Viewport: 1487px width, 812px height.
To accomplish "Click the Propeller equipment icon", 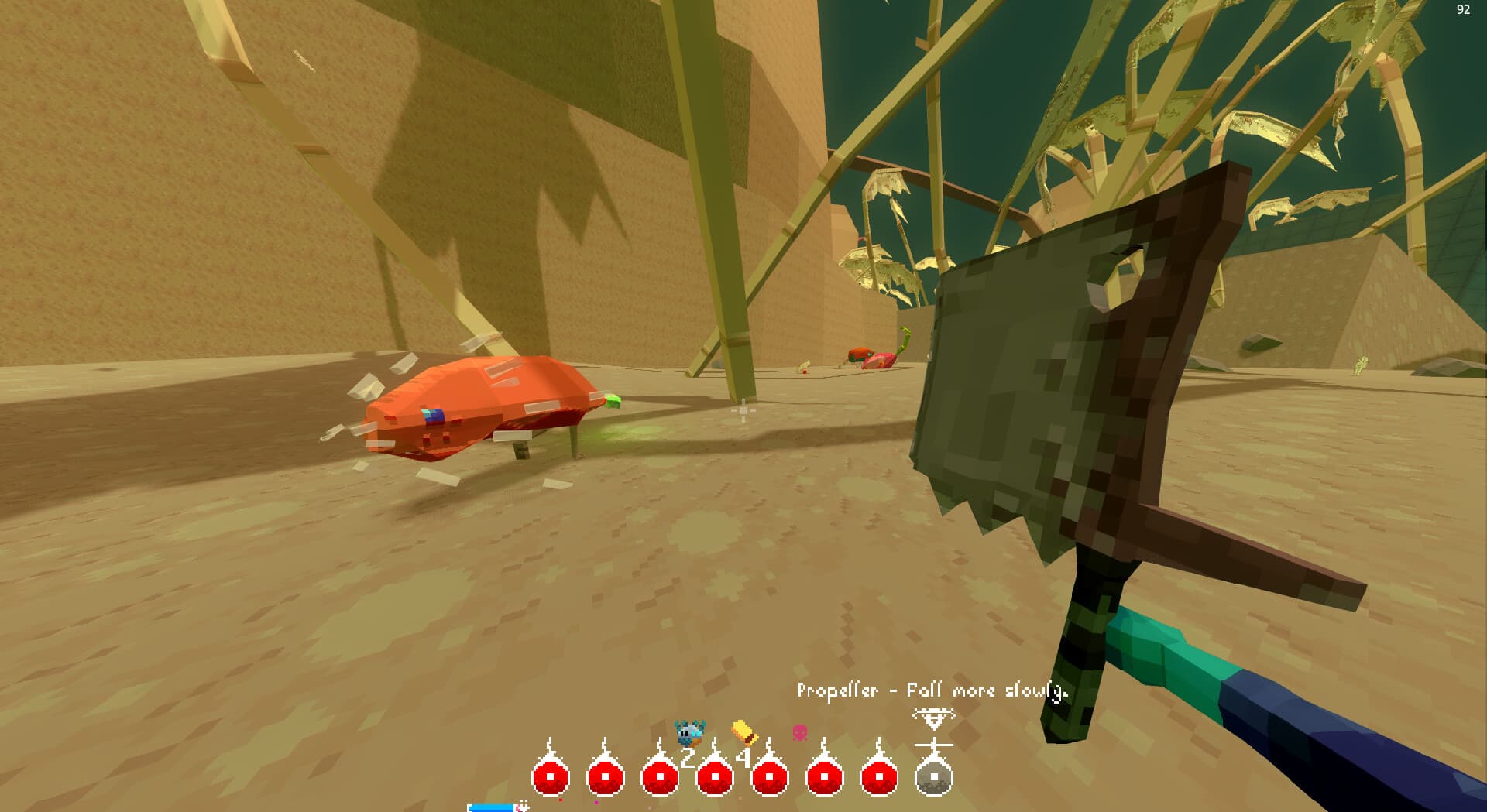I will click(x=933, y=745).
